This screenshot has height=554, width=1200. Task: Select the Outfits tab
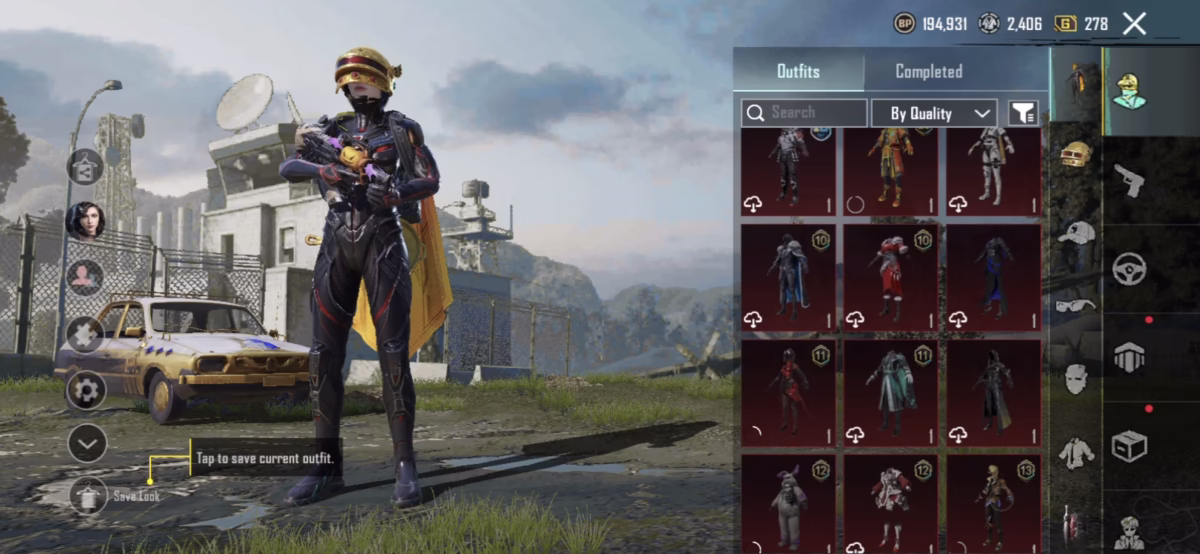click(798, 71)
